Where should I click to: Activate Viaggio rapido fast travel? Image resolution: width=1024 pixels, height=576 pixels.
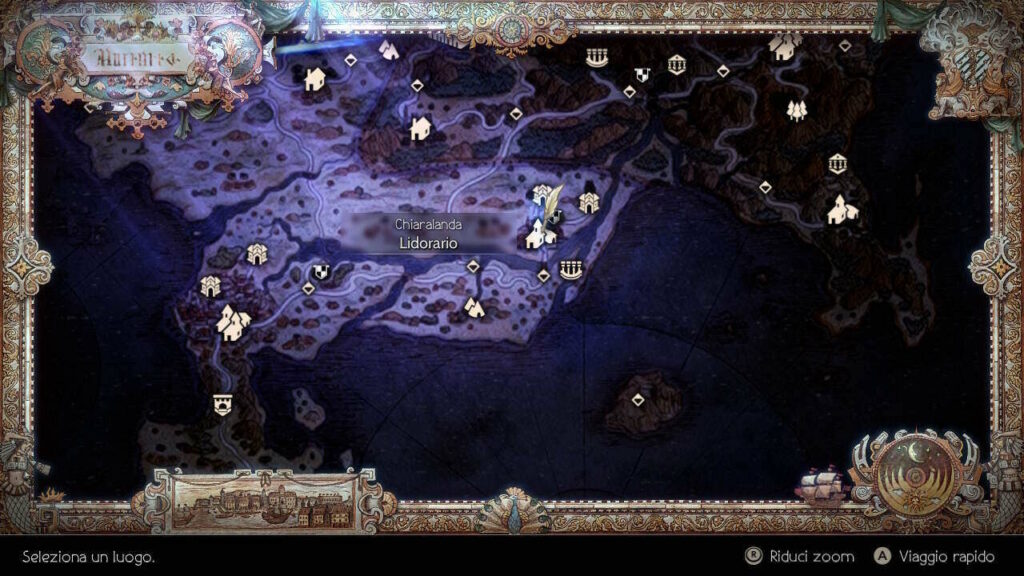[920, 556]
